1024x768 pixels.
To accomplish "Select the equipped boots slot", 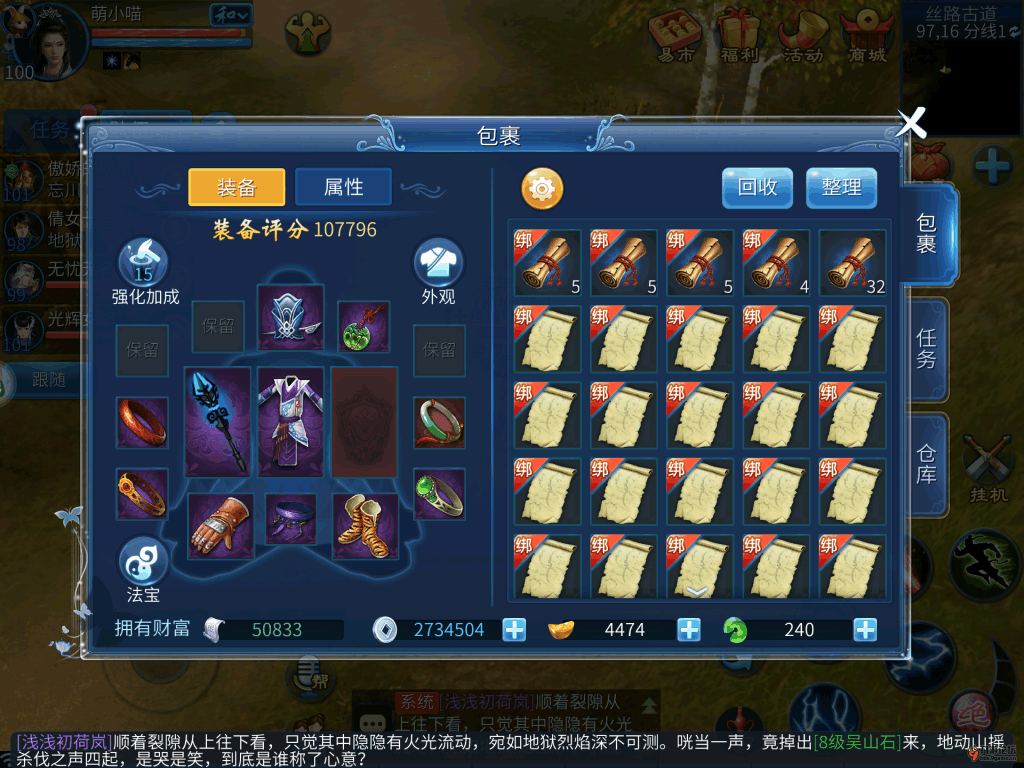I will 365,522.
